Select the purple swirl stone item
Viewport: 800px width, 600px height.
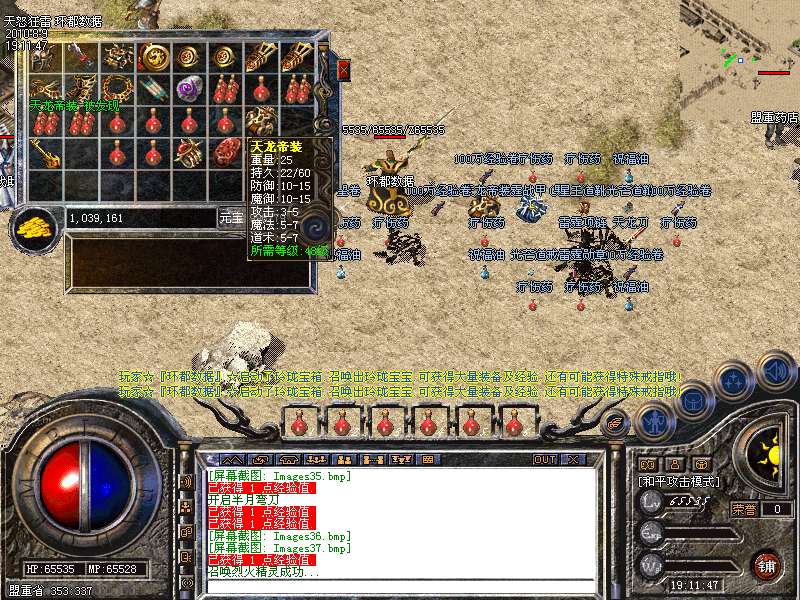coord(190,90)
